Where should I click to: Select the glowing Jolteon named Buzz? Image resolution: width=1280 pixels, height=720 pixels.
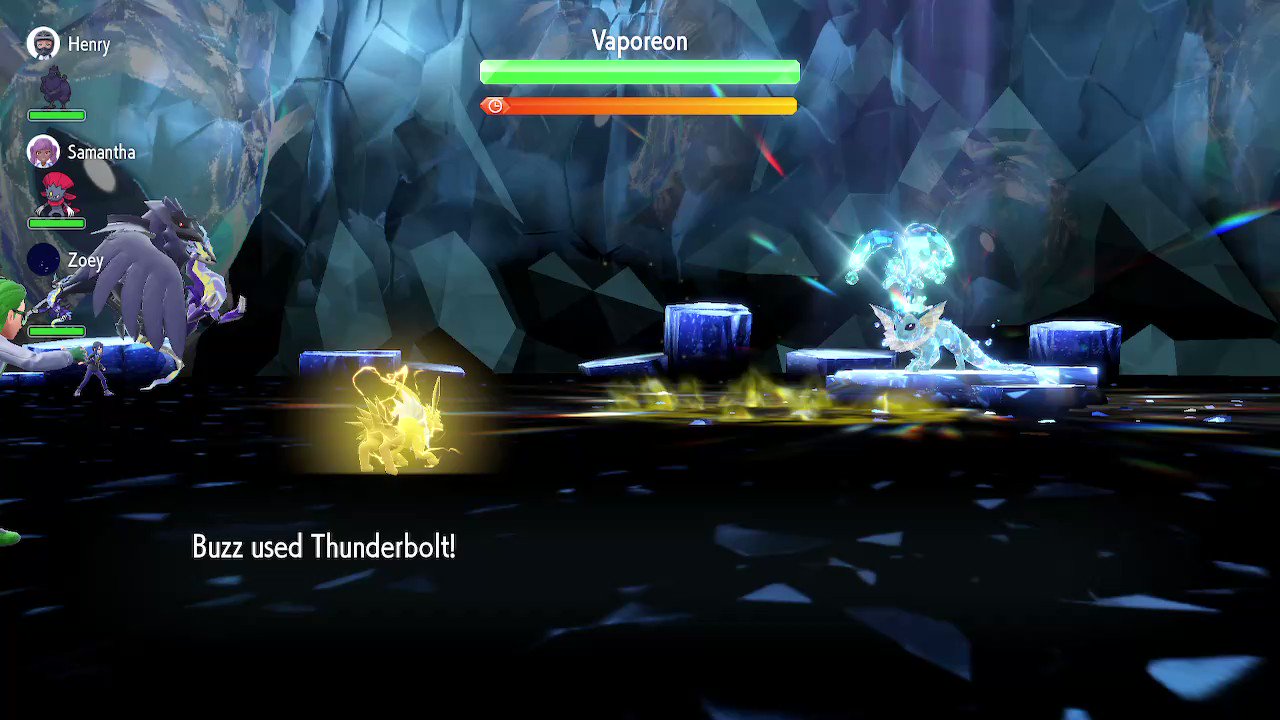pos(400,420)
